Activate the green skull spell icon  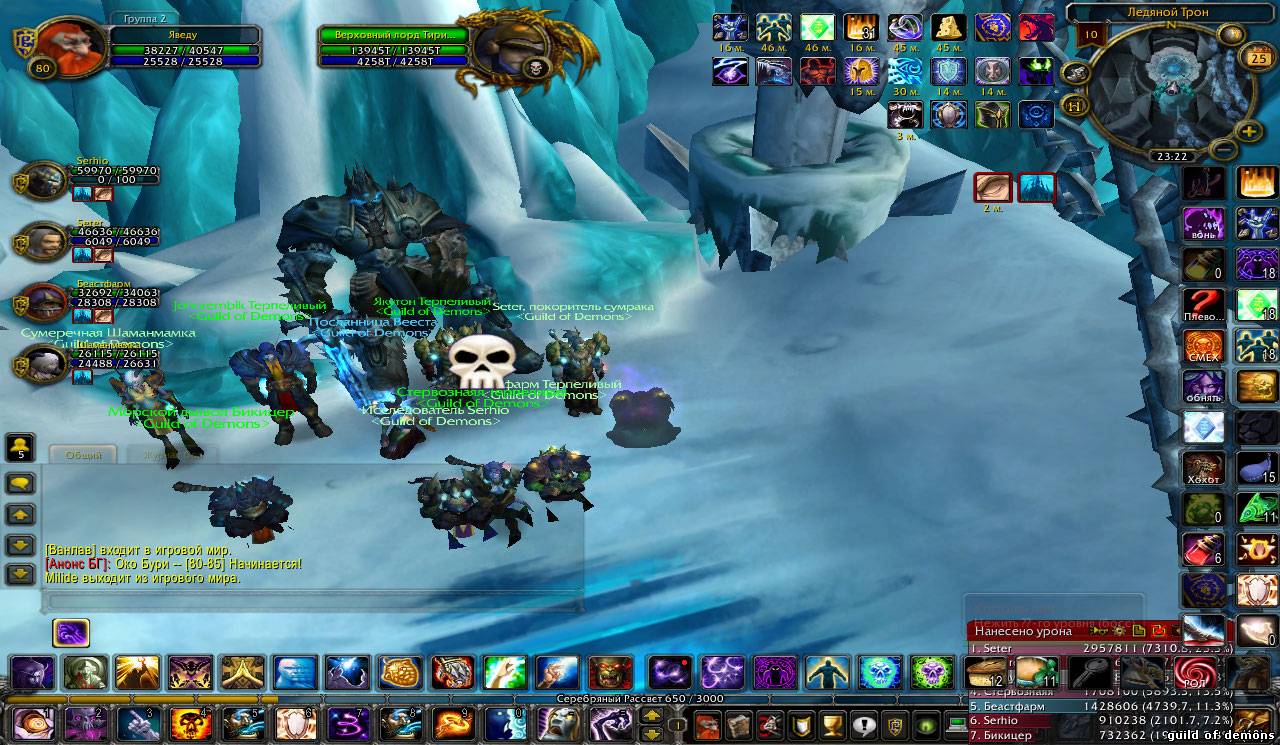pyautogui.click(x=932, y=673)
